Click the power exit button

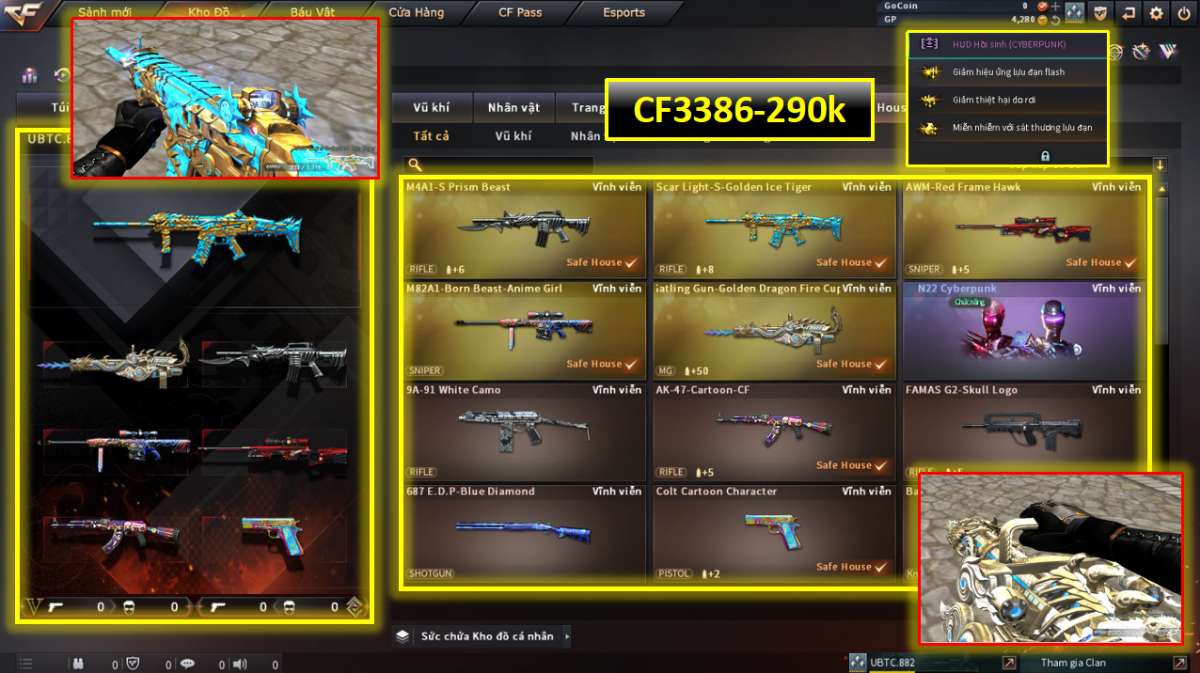[1184, 13]
